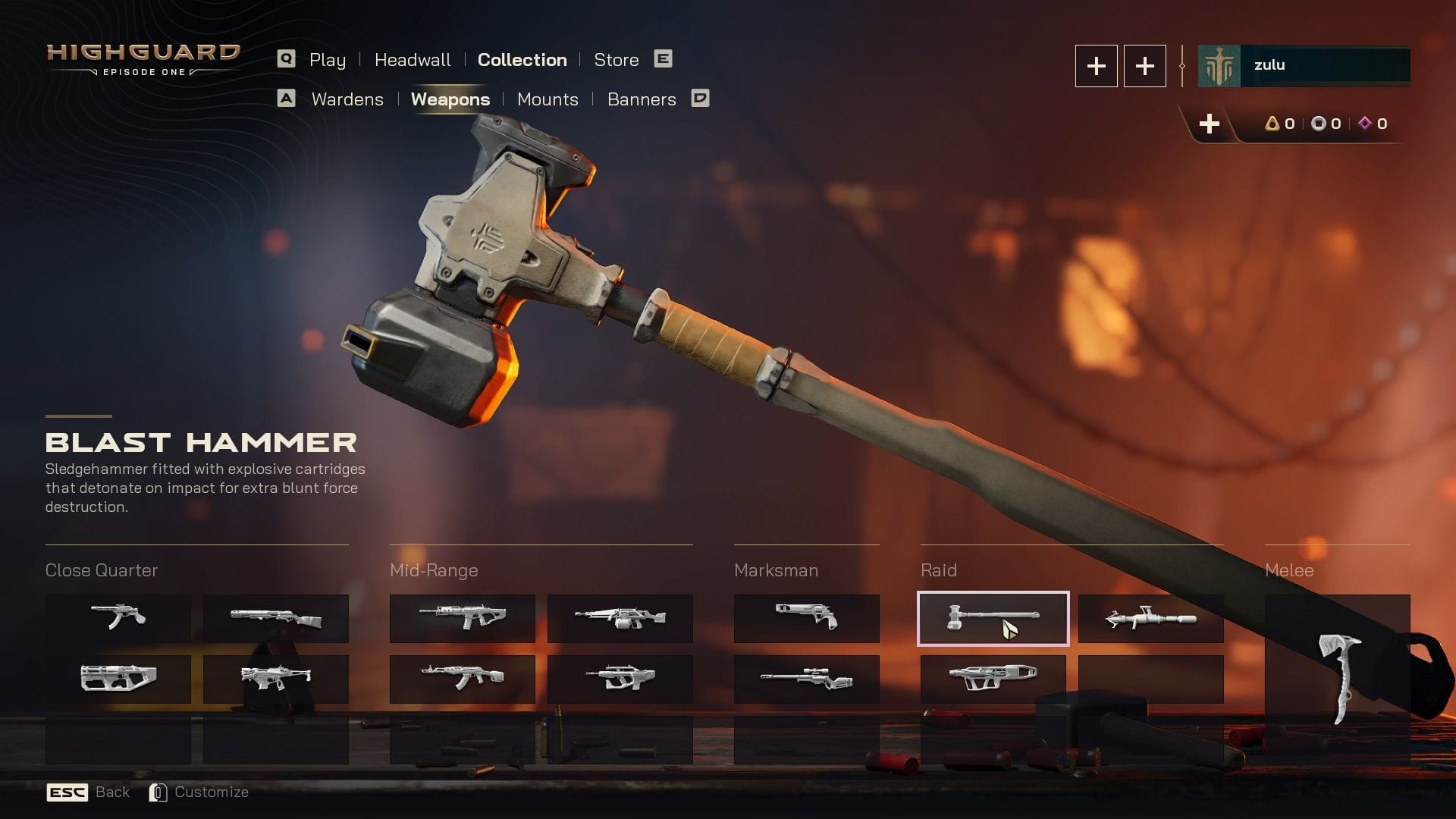Open the Store tab
Image resolution: width=1456 pixels, height=819 pixels.
pos(616,60)
